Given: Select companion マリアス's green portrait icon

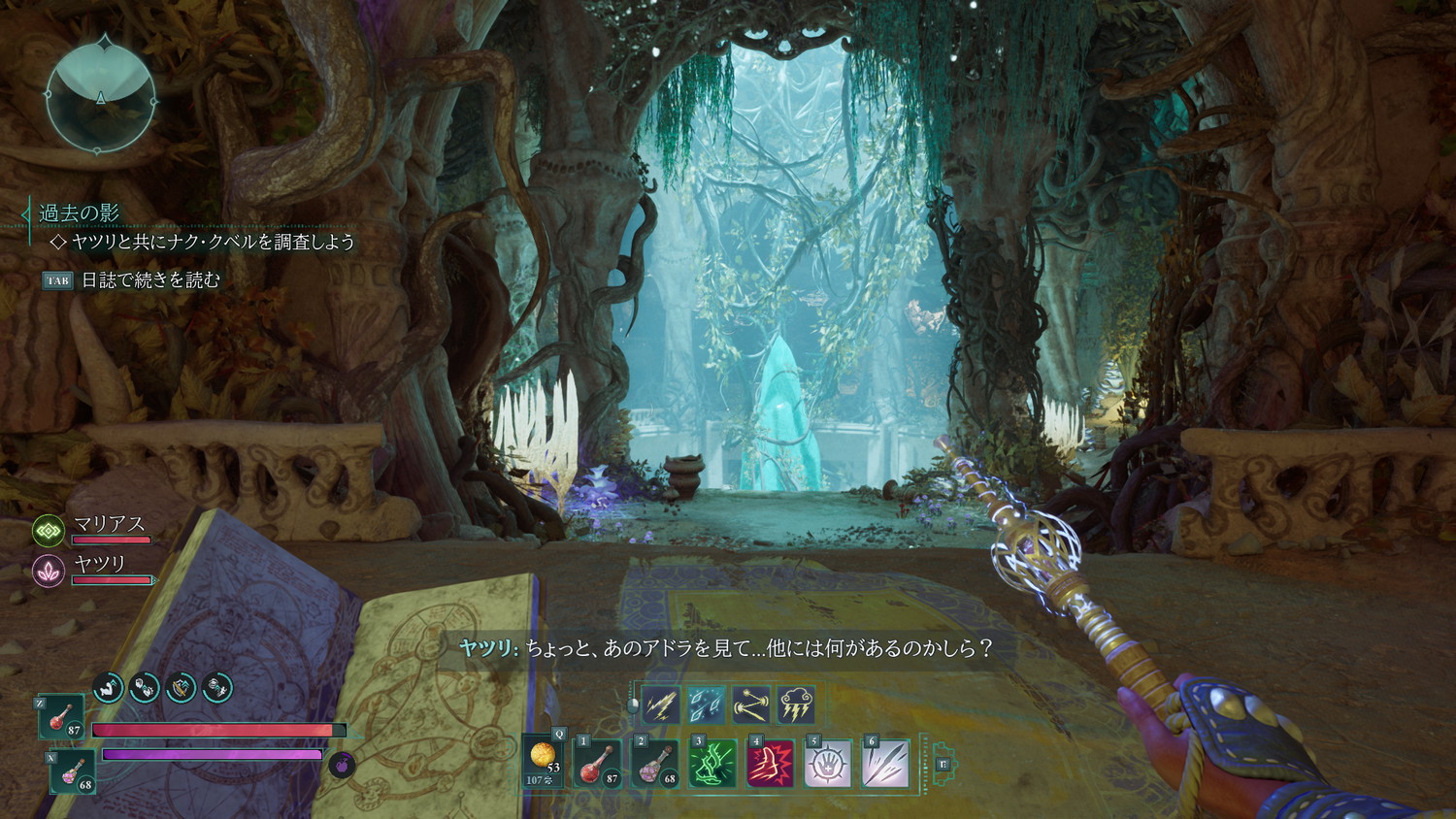Looking at the screenshot, I should [x=49, y=530].
